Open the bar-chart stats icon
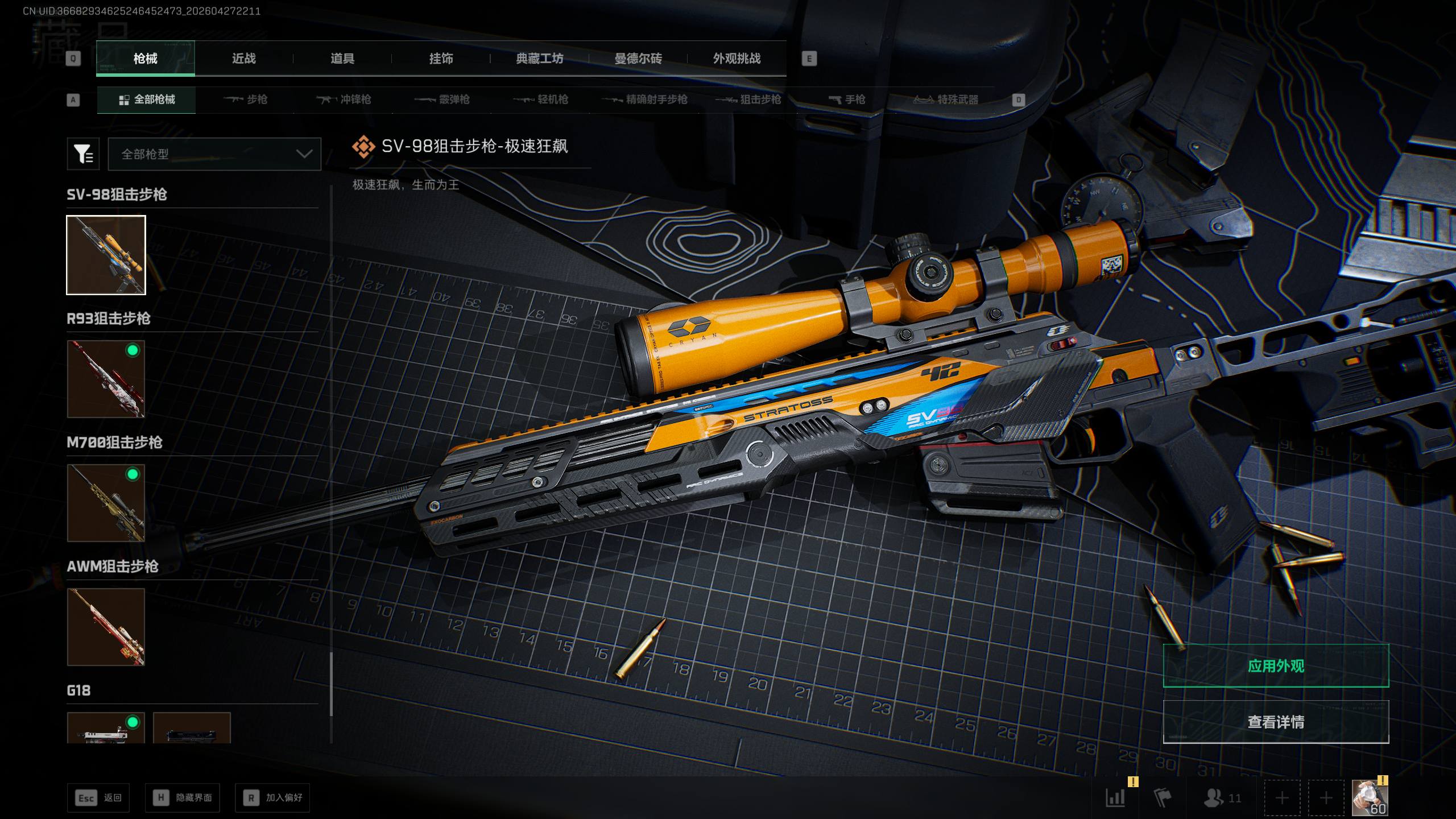1456x819 pixels. pos(1115,798)
